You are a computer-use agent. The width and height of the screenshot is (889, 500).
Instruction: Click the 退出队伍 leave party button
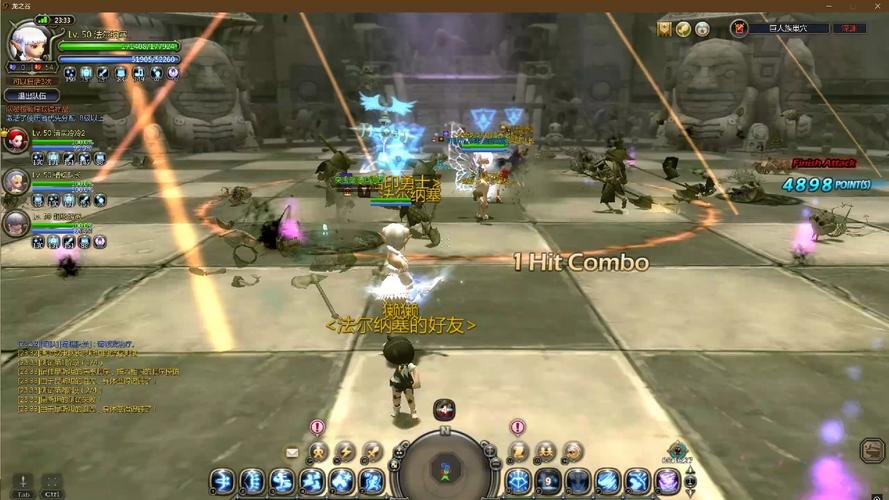[x=33, y=96]
